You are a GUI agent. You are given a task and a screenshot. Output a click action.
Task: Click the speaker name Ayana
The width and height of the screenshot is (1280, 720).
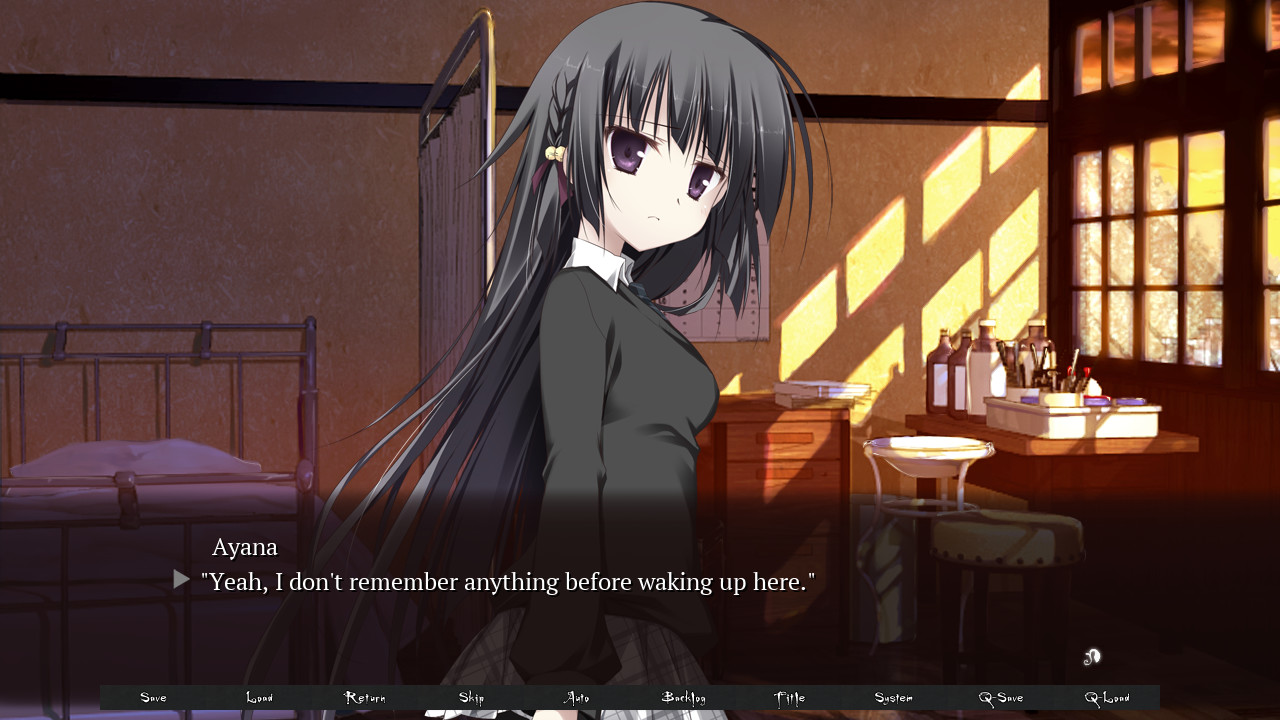click(x=244, y=547)
